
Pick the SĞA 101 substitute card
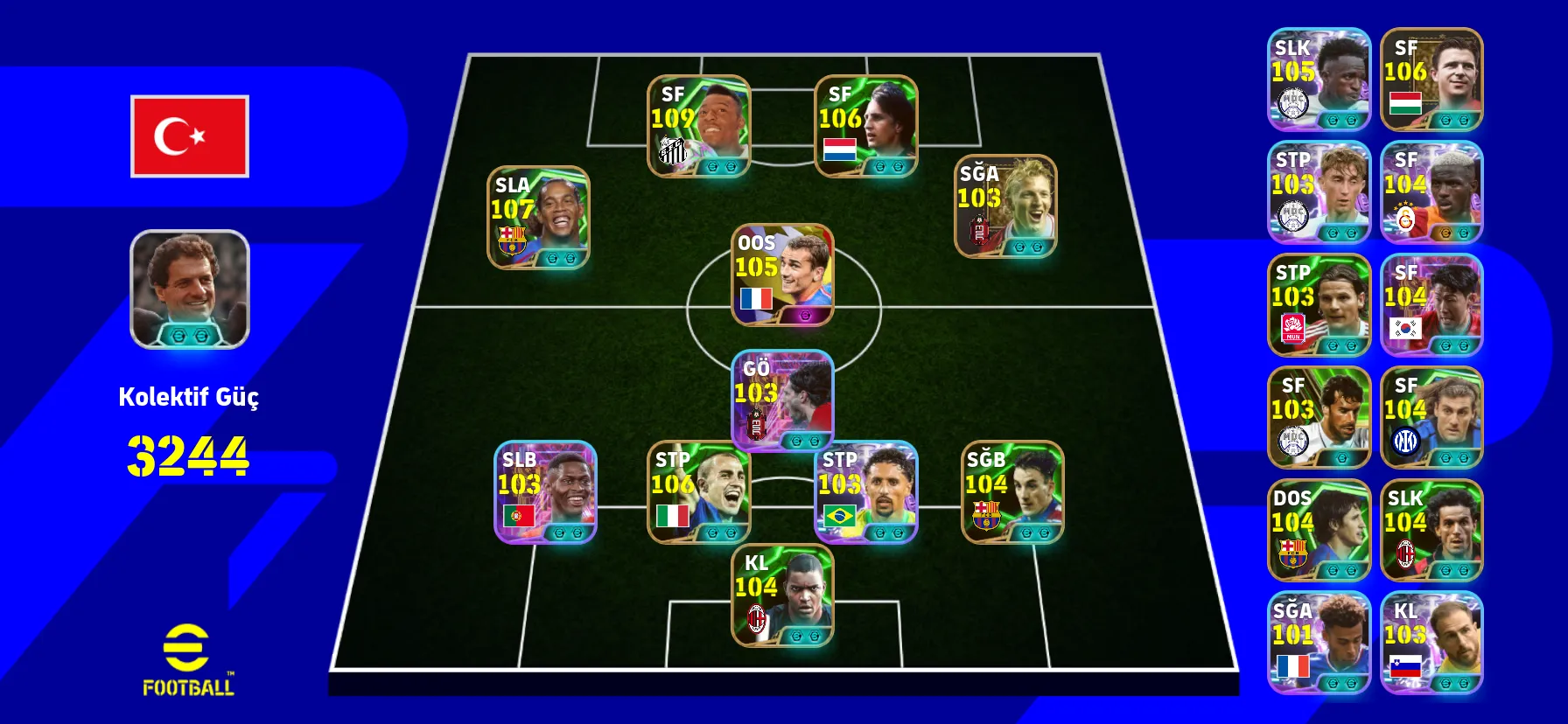pos(1319,643)
